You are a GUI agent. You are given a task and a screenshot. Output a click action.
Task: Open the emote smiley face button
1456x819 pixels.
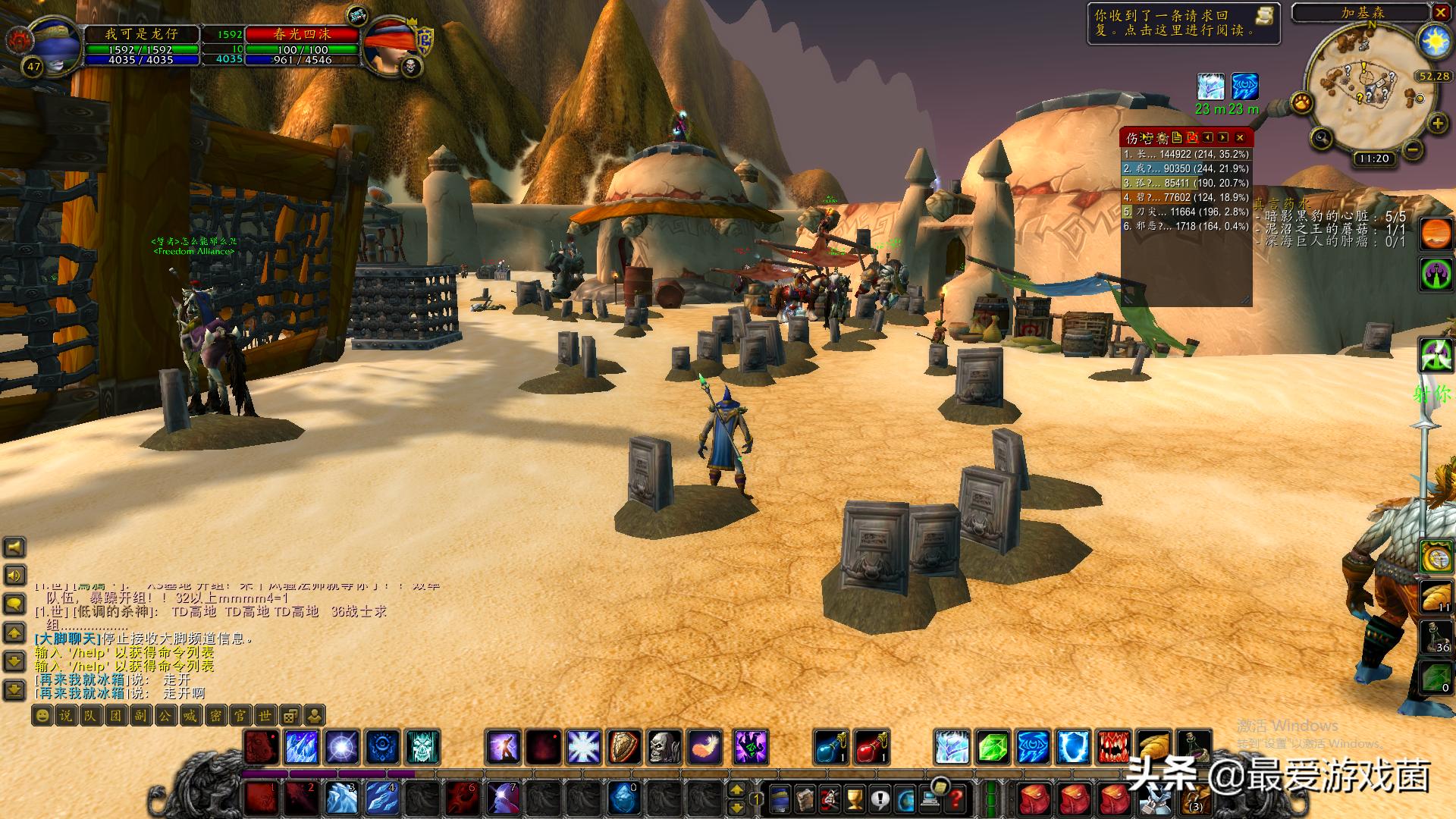(x=42, y=715)
